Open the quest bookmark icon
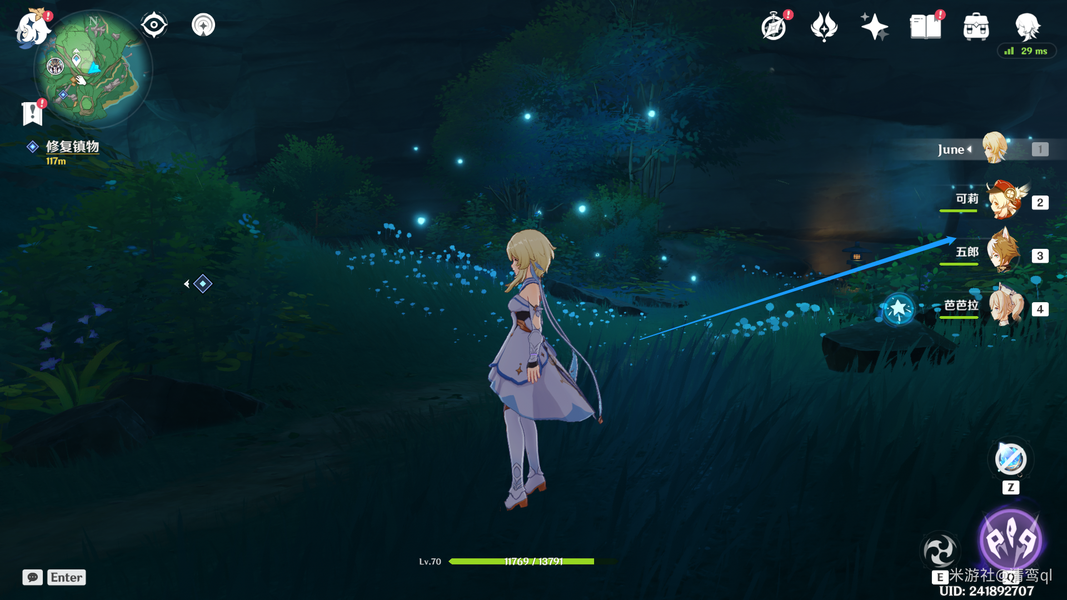This screenshot has width=1067, height=600. click(x=32, y=113)
